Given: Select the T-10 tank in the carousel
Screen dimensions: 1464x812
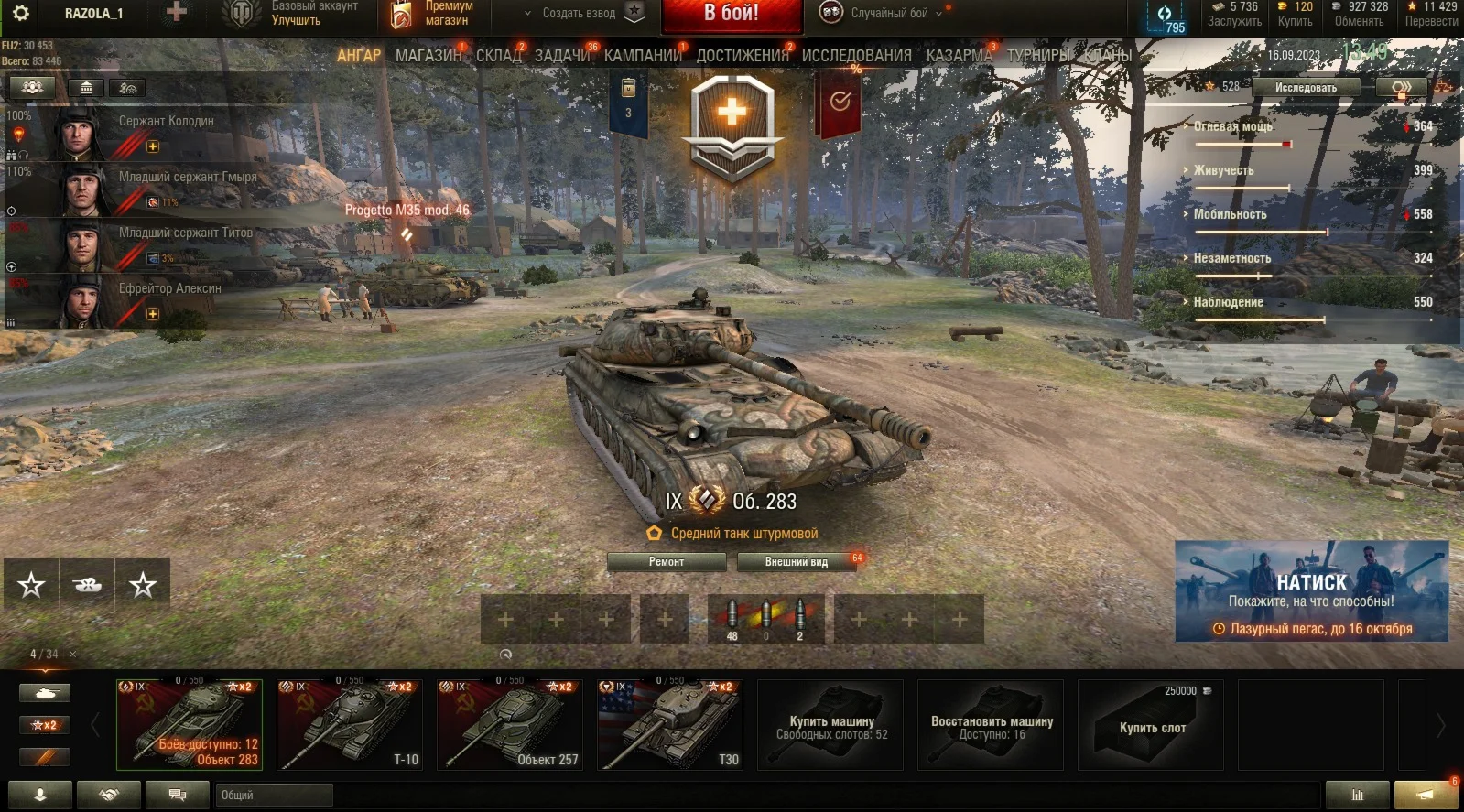Looking at the screenshot, I should [x=350, y=724].
